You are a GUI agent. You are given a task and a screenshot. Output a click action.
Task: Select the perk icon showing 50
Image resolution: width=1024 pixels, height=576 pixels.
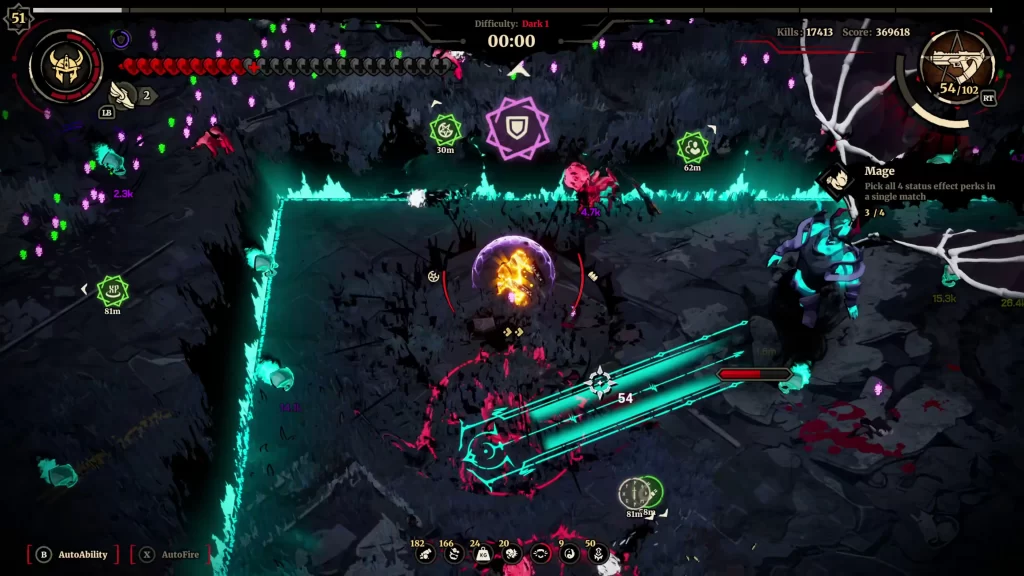click(598, 554)
